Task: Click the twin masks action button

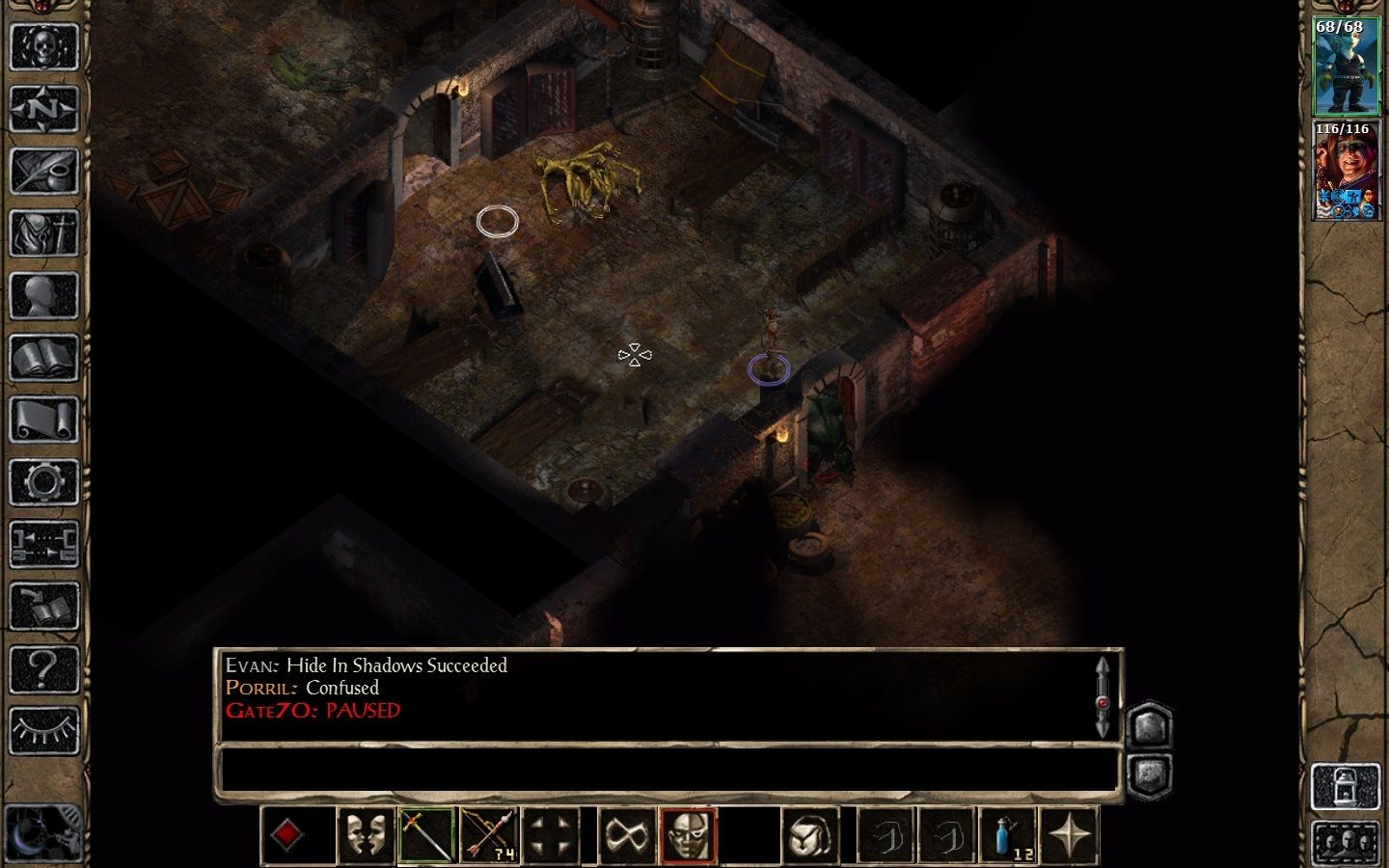Action: 366,835
